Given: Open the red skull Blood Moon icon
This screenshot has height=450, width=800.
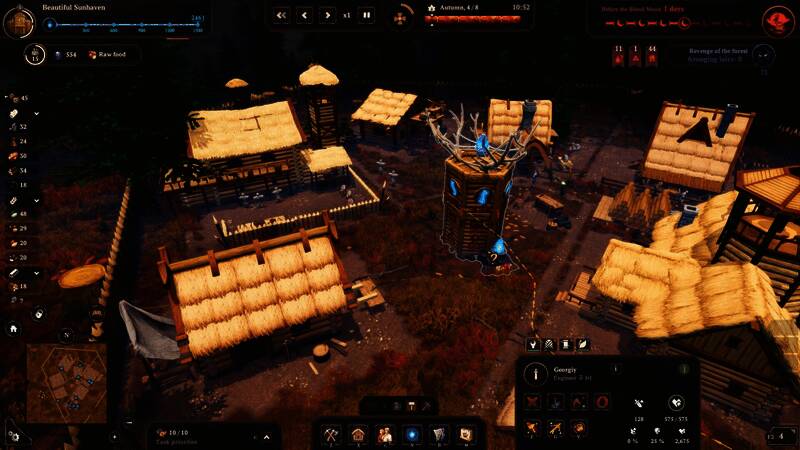Looking at the screenshot, I should click(x=777, y=19).
